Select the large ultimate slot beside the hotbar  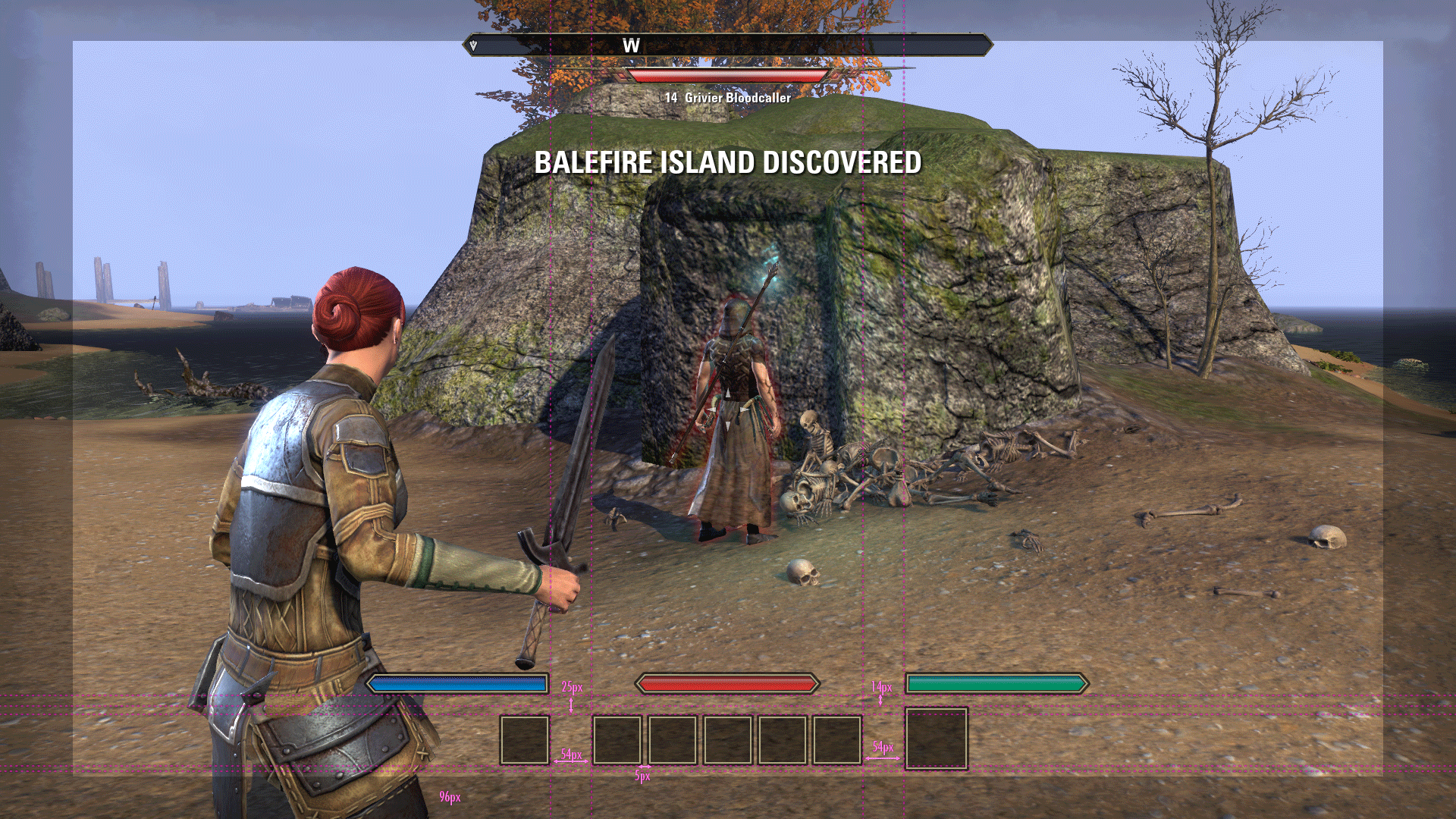[937, 739]
